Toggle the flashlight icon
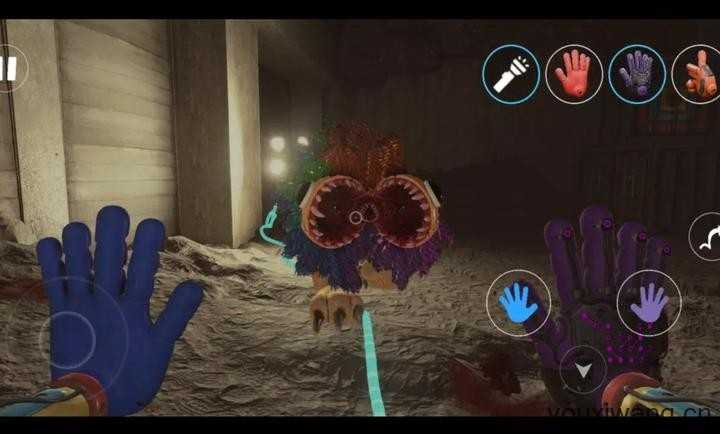This screenshot has height=434, width=720. (511, 73)
